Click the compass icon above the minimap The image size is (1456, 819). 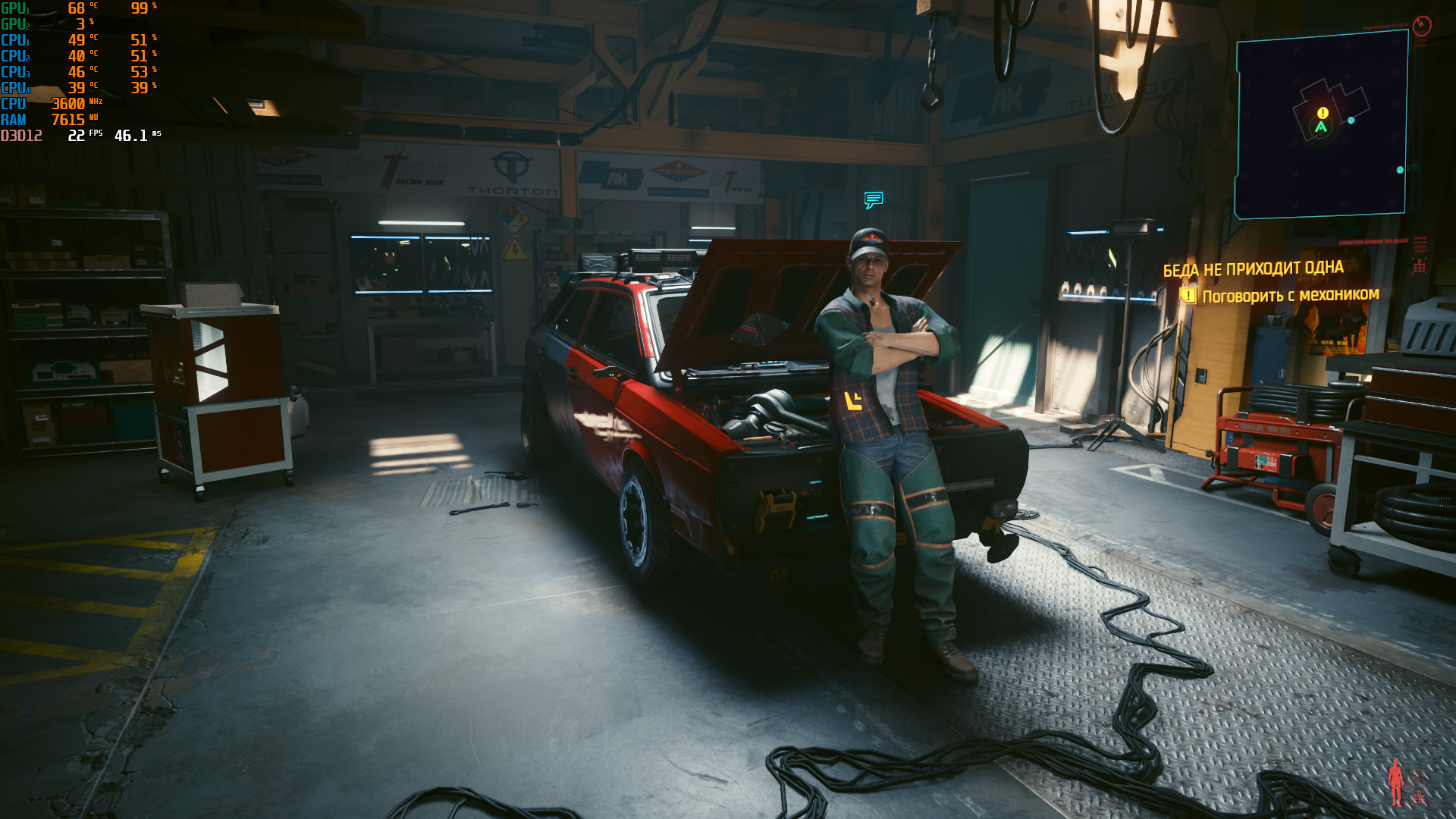[1422, 26]
